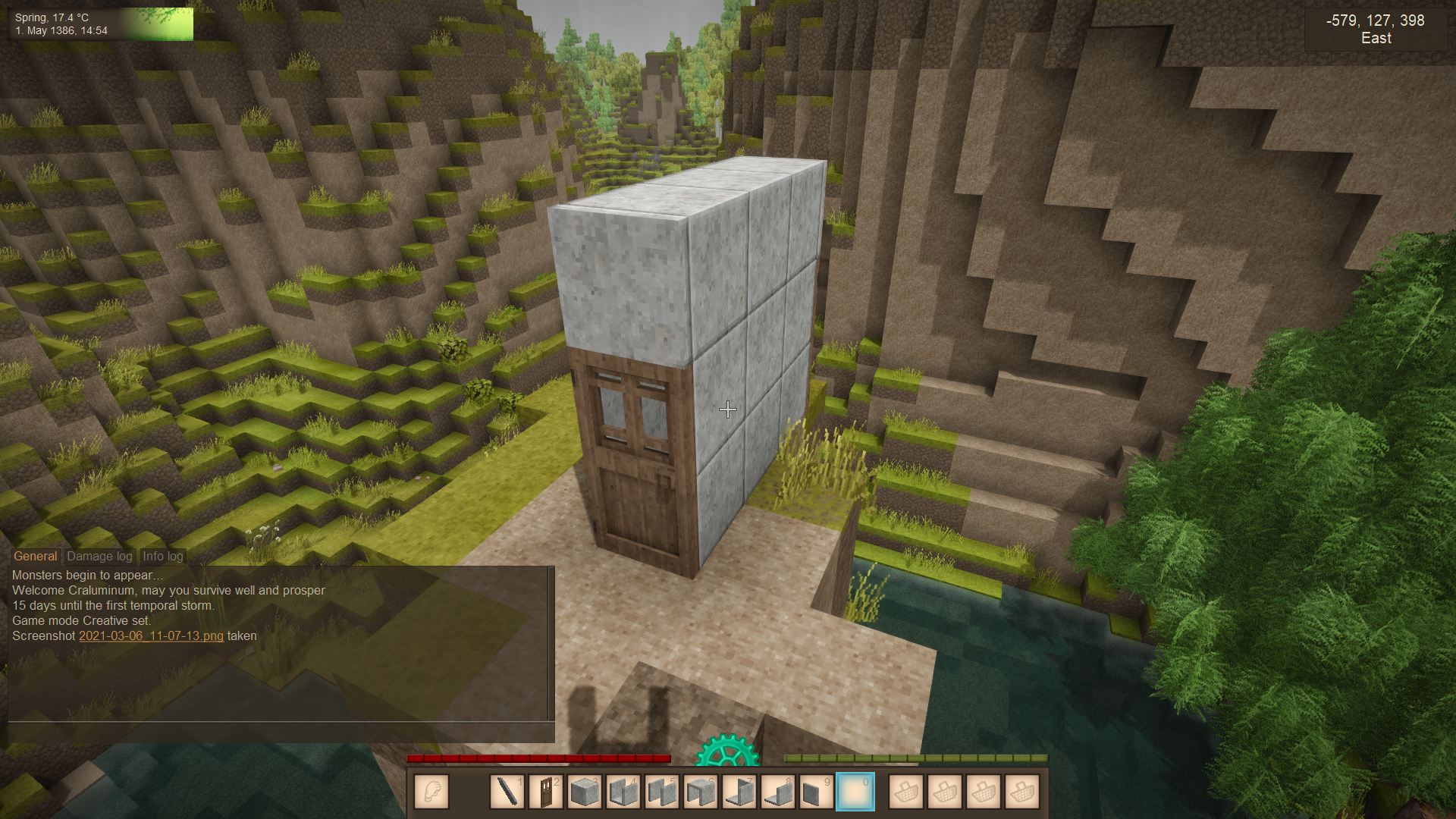The image size is (1456, 819).
Task: Select the thin stone slab in slot 9
Action: point(816,792)
